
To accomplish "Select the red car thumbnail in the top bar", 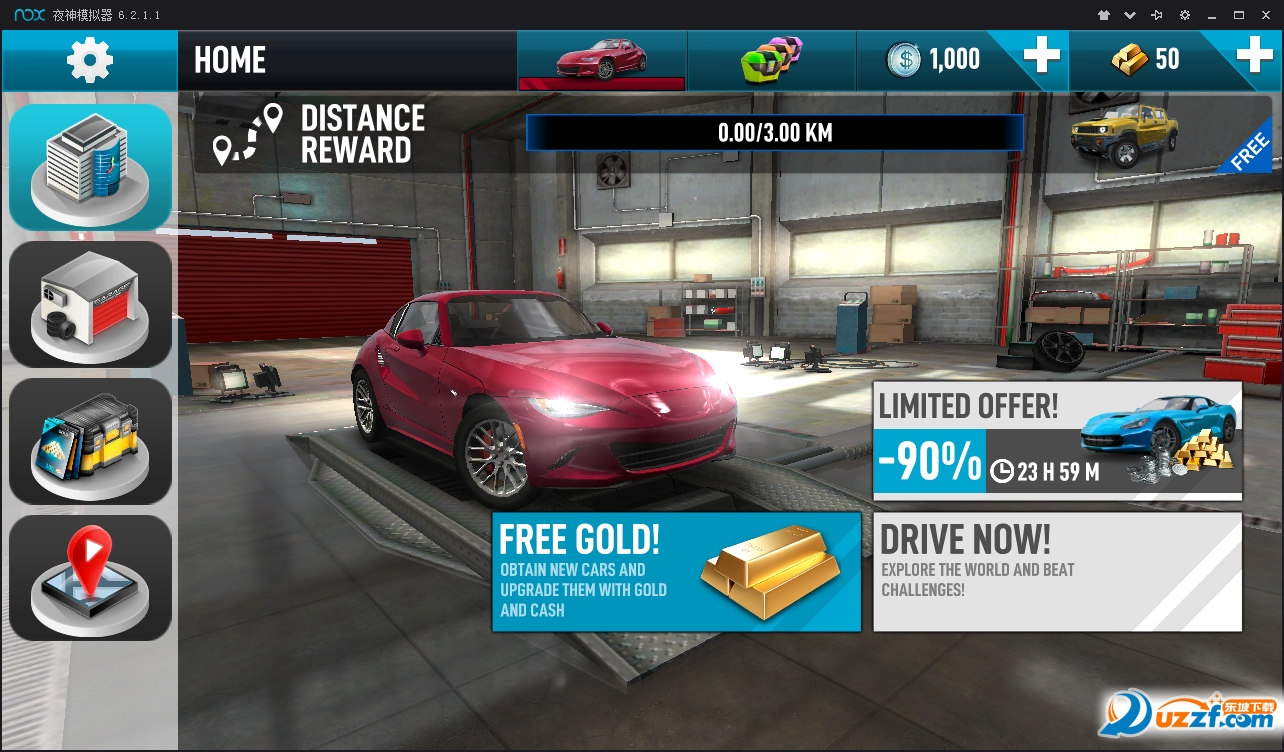I will (601, 60).
